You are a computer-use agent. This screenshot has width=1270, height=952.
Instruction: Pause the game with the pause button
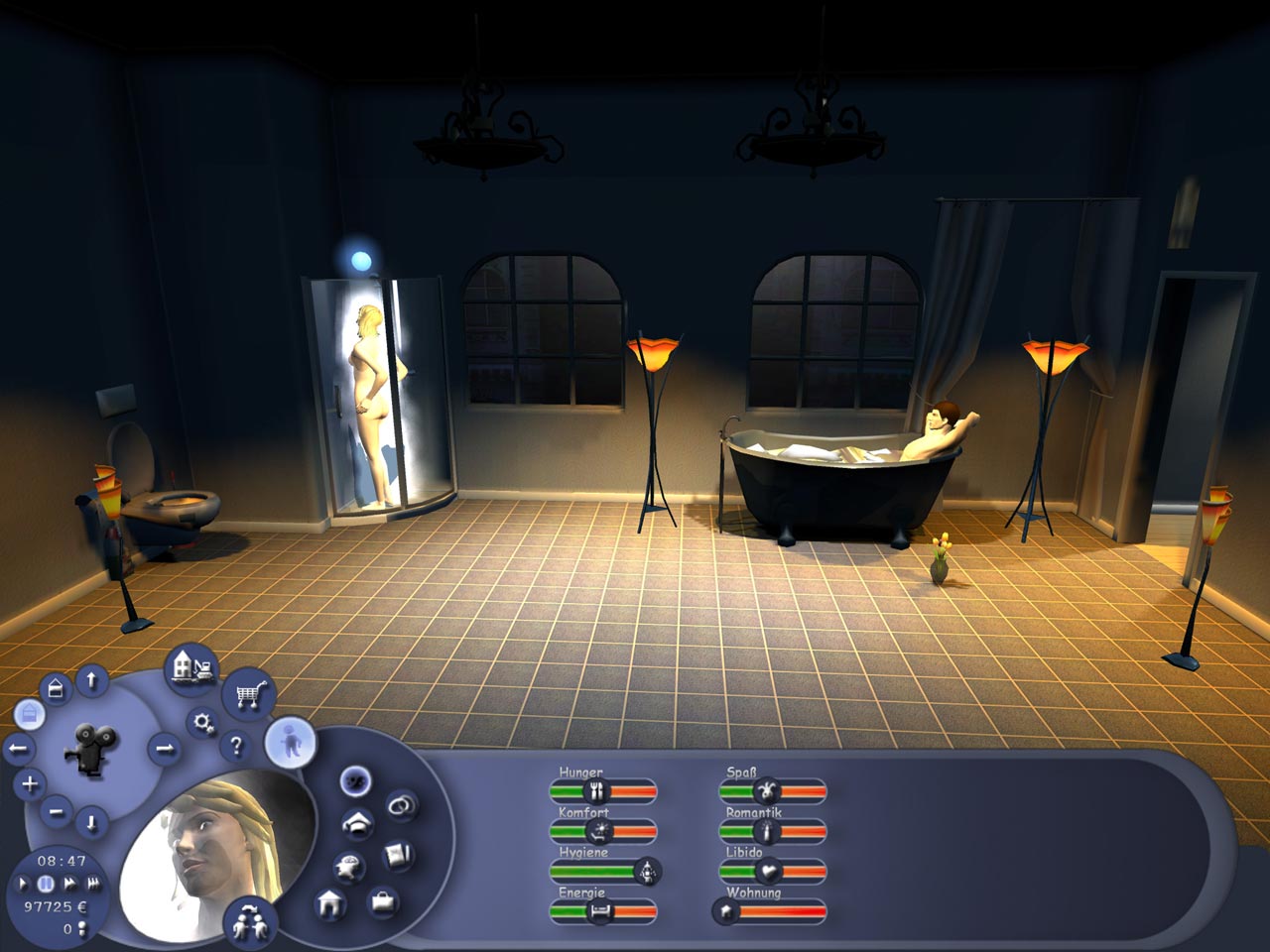tap(46, 884)
